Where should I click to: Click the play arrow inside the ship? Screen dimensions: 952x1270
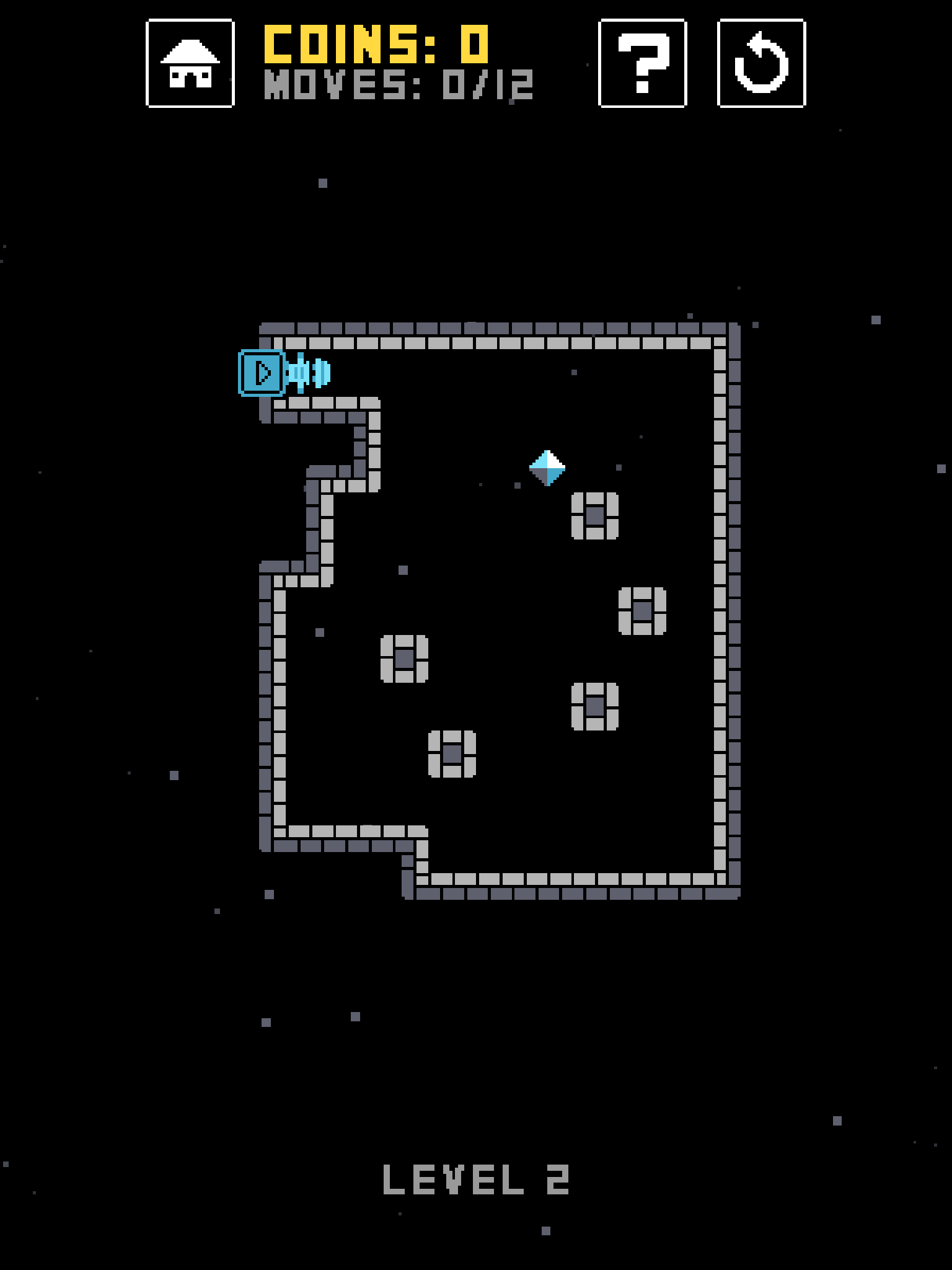[263, 372]
